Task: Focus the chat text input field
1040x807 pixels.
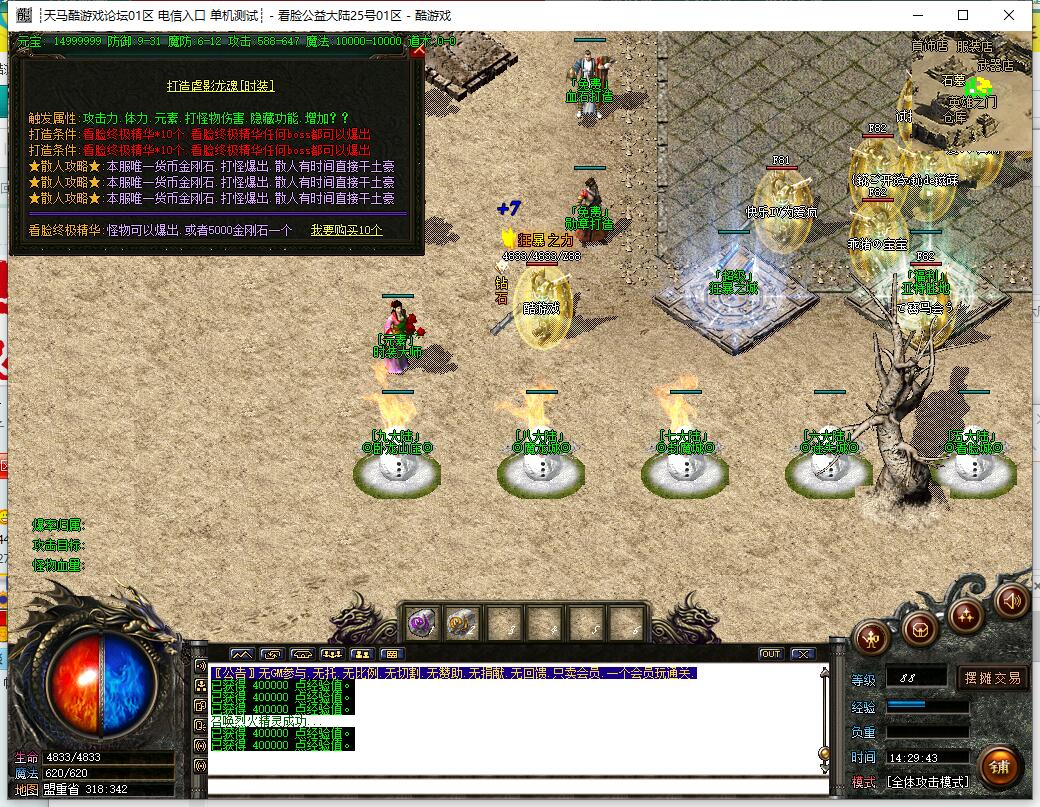Action: (515, 786)
